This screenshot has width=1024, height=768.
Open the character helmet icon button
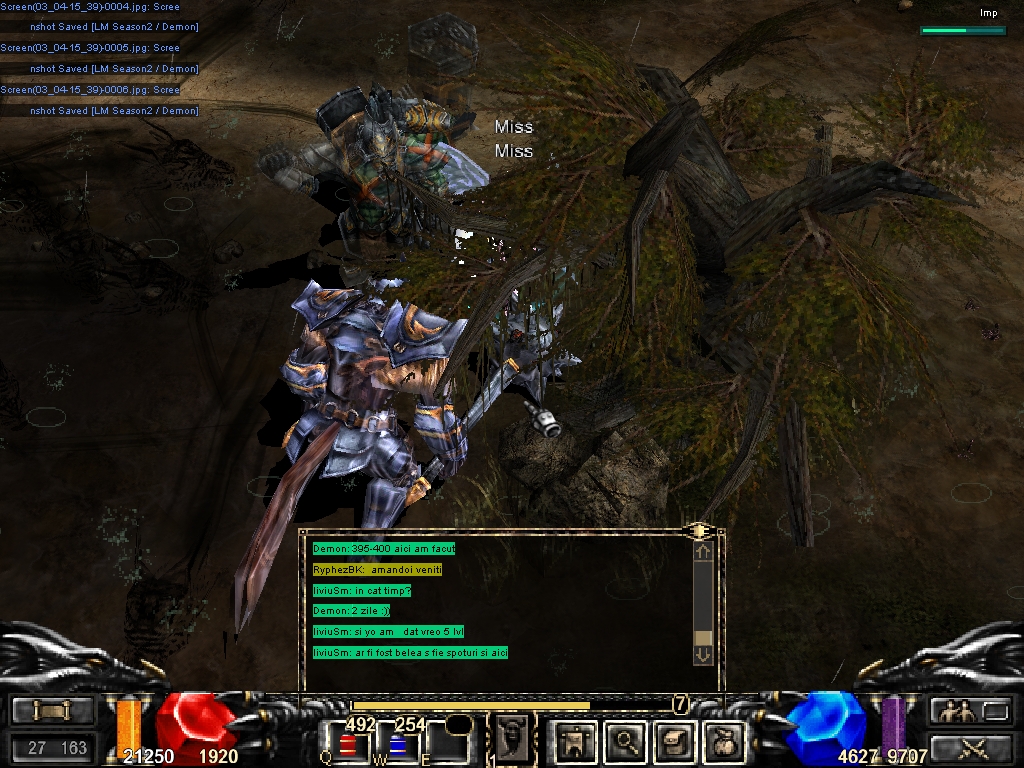[577, 741]
